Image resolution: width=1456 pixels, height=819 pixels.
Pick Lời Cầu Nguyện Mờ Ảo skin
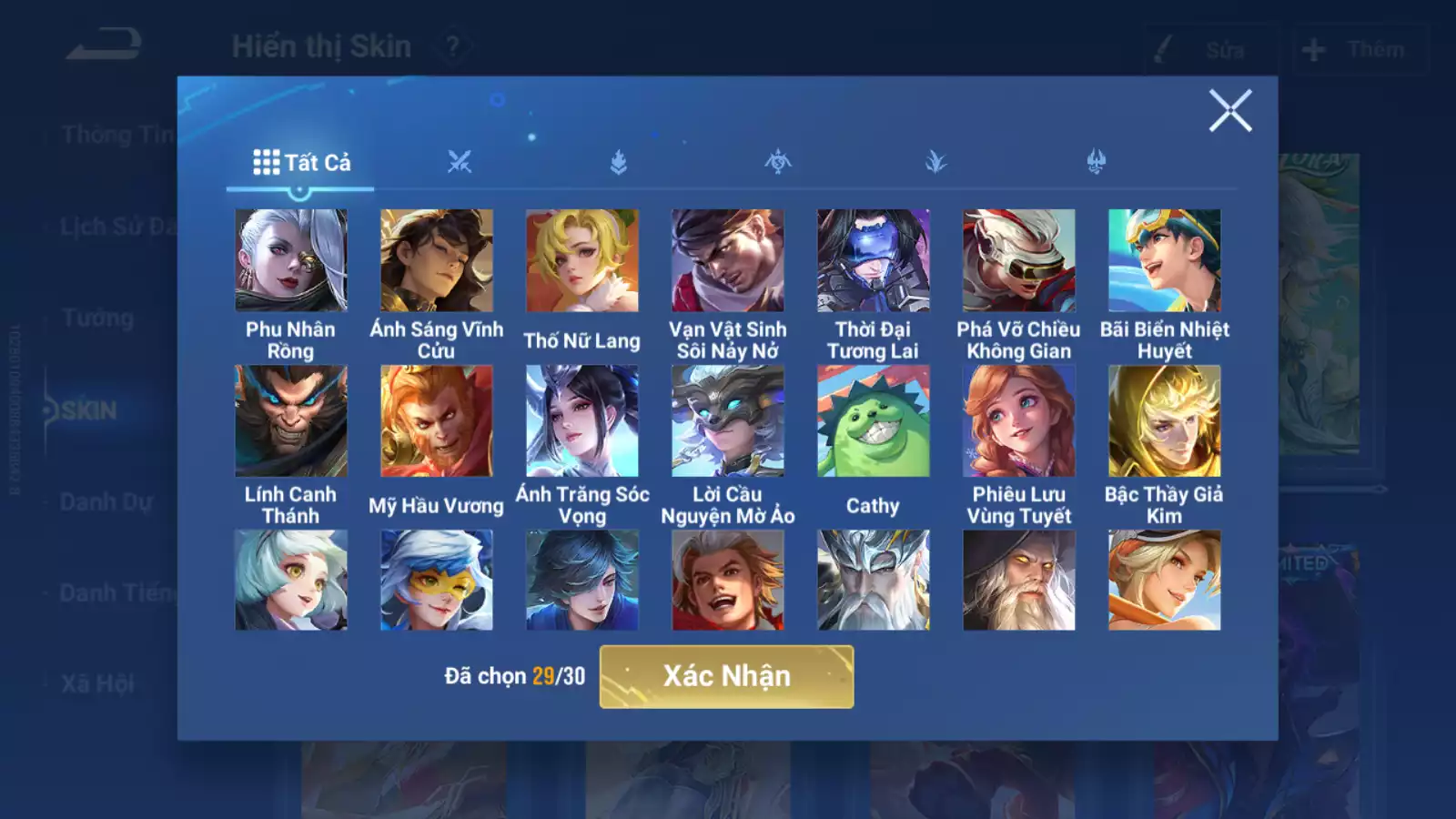[x=727, y=421]
